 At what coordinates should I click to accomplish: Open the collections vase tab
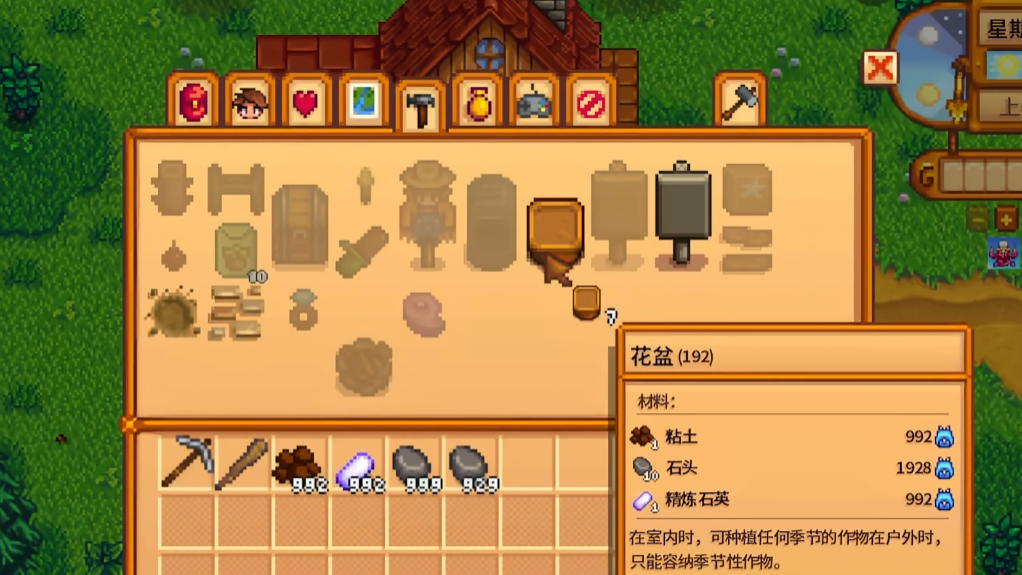(x=478, y=102)
